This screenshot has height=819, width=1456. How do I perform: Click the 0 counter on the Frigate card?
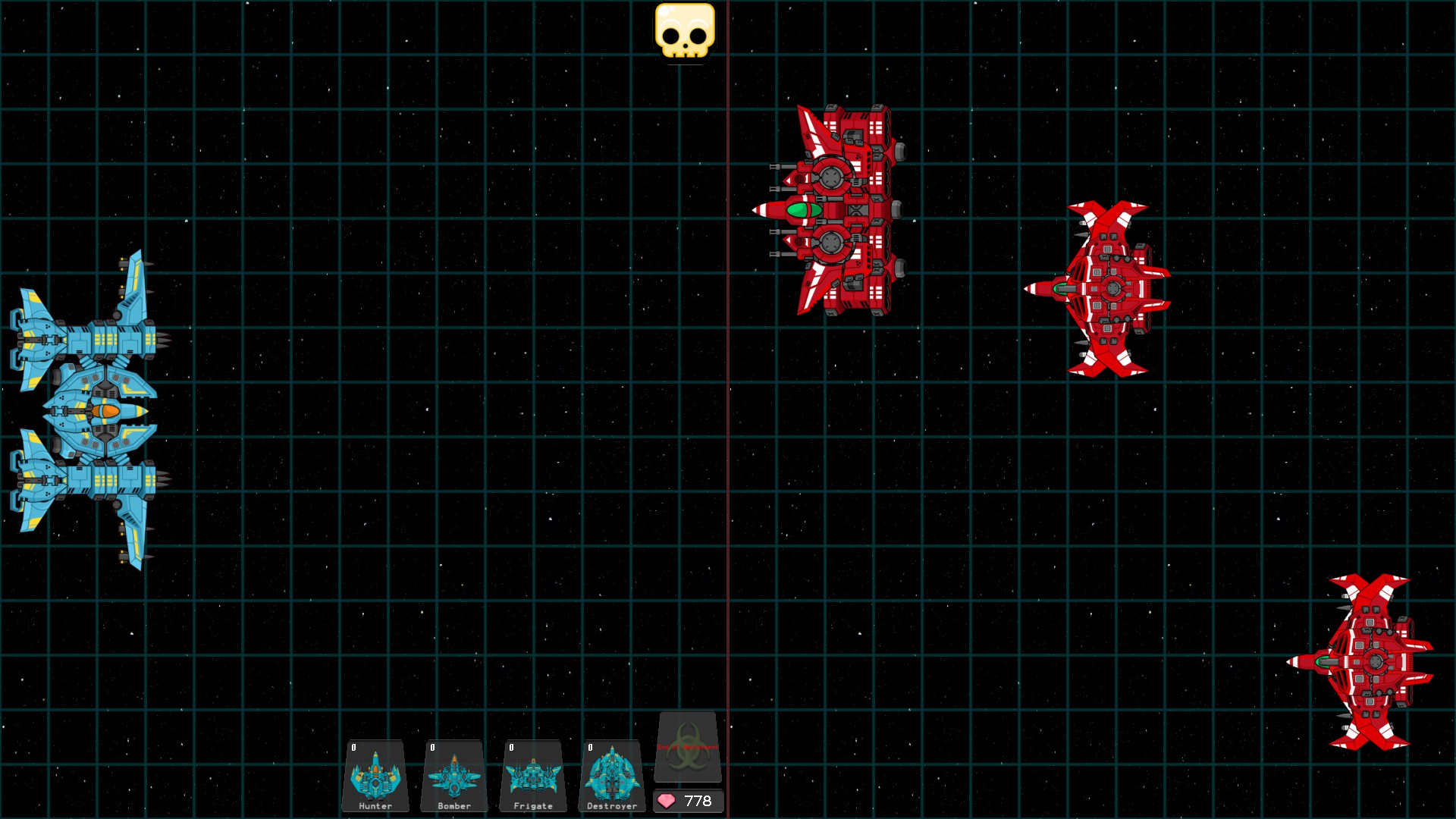click(512, 748)
